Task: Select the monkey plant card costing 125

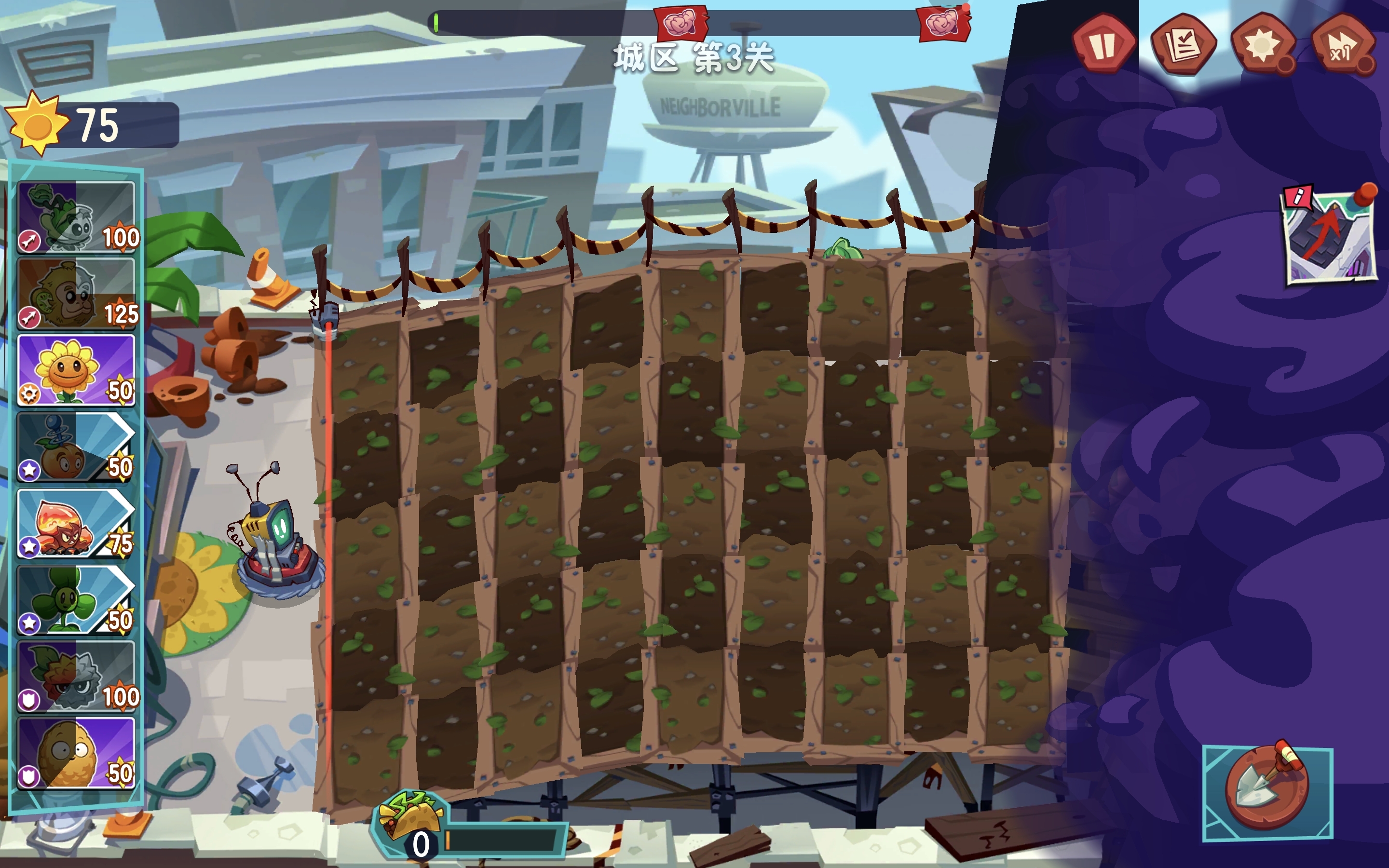Action: (76, 293)
